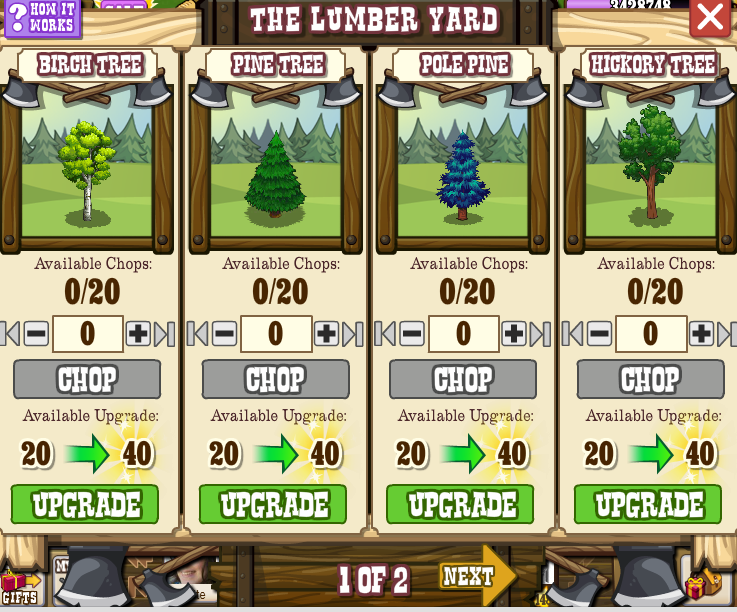Open the How It Works help
Viewport: 737px width, 612px height.
point(42,17)
